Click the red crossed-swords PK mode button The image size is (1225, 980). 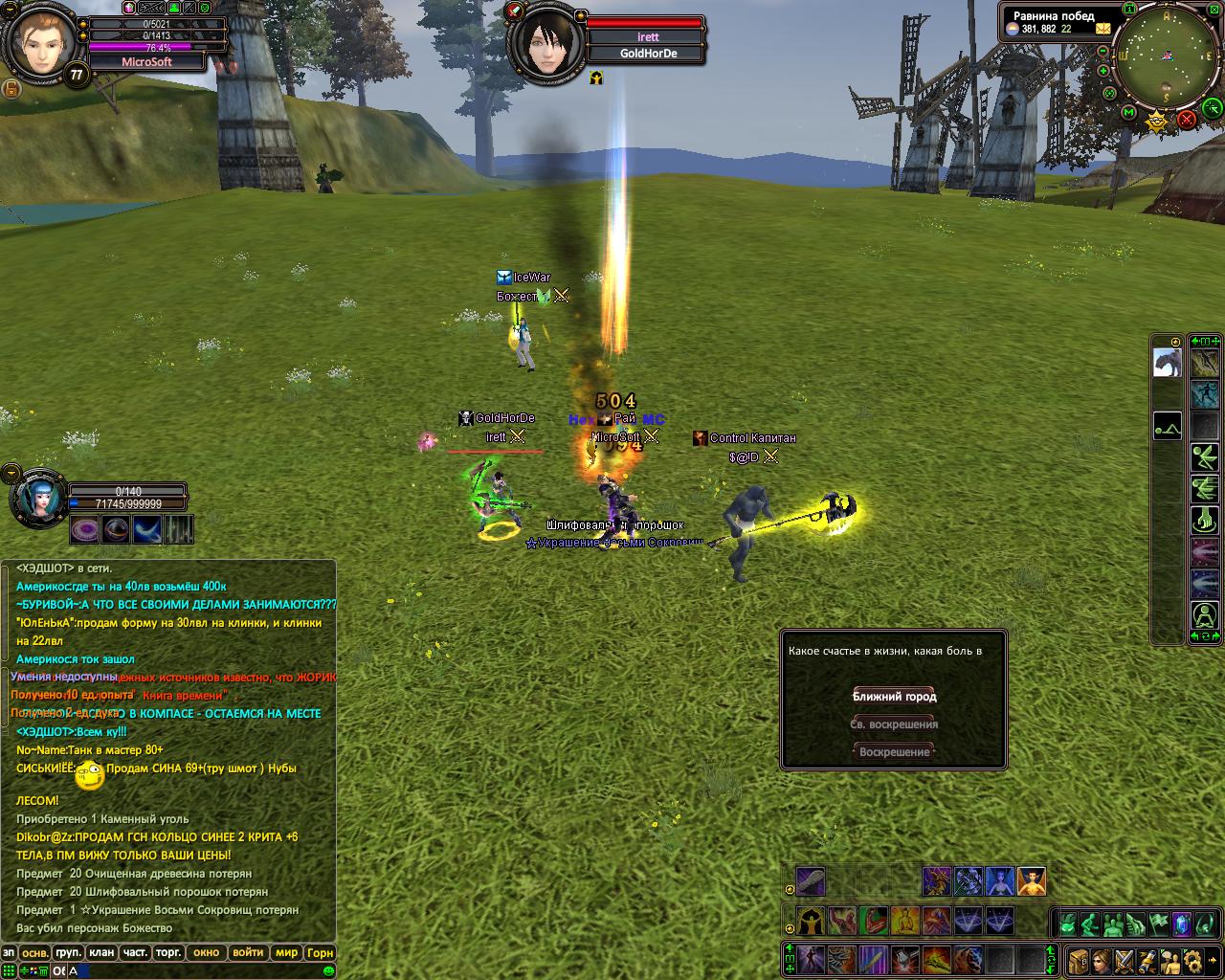tap(1187, 120)
